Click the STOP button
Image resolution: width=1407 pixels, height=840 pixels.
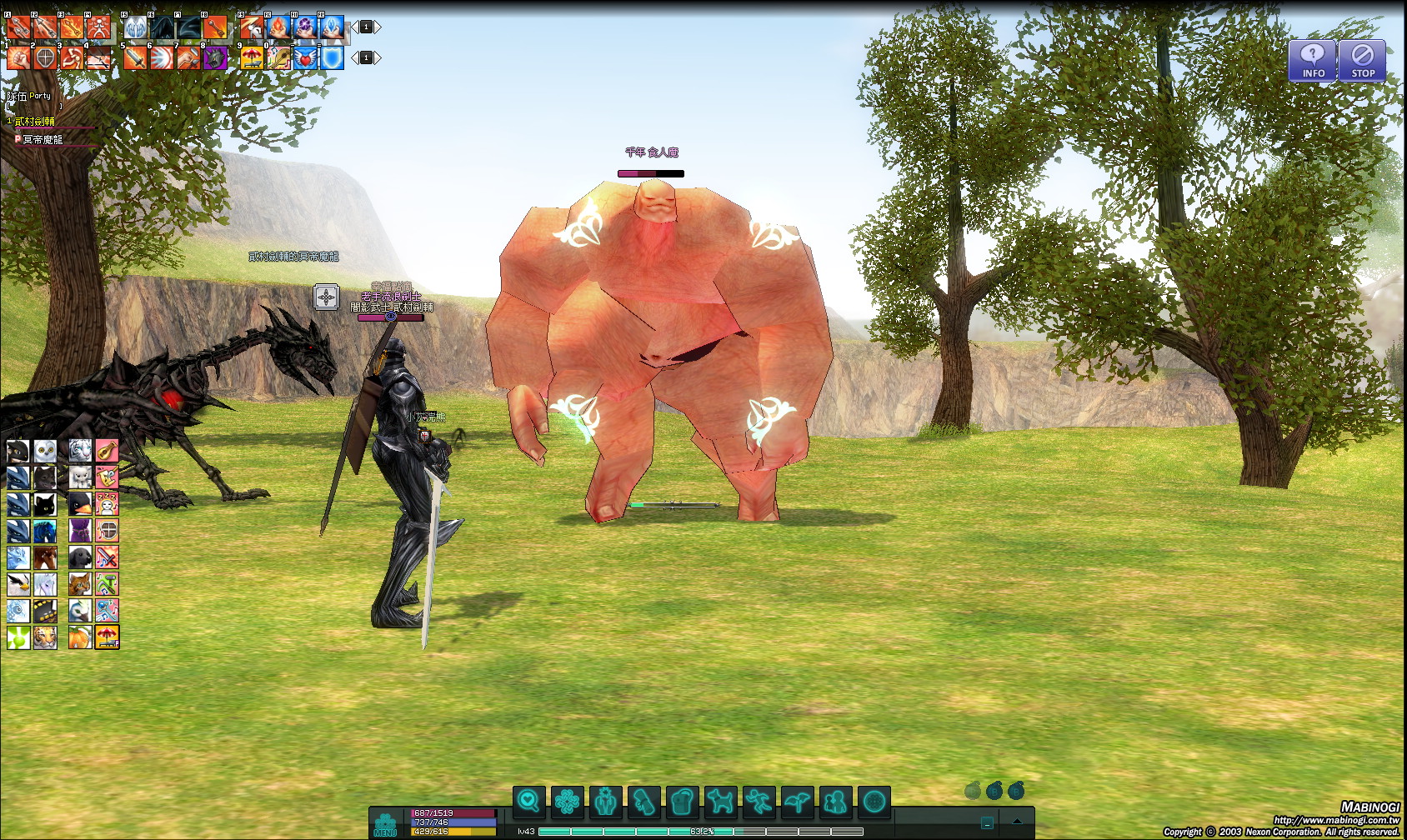point(1363,61)
